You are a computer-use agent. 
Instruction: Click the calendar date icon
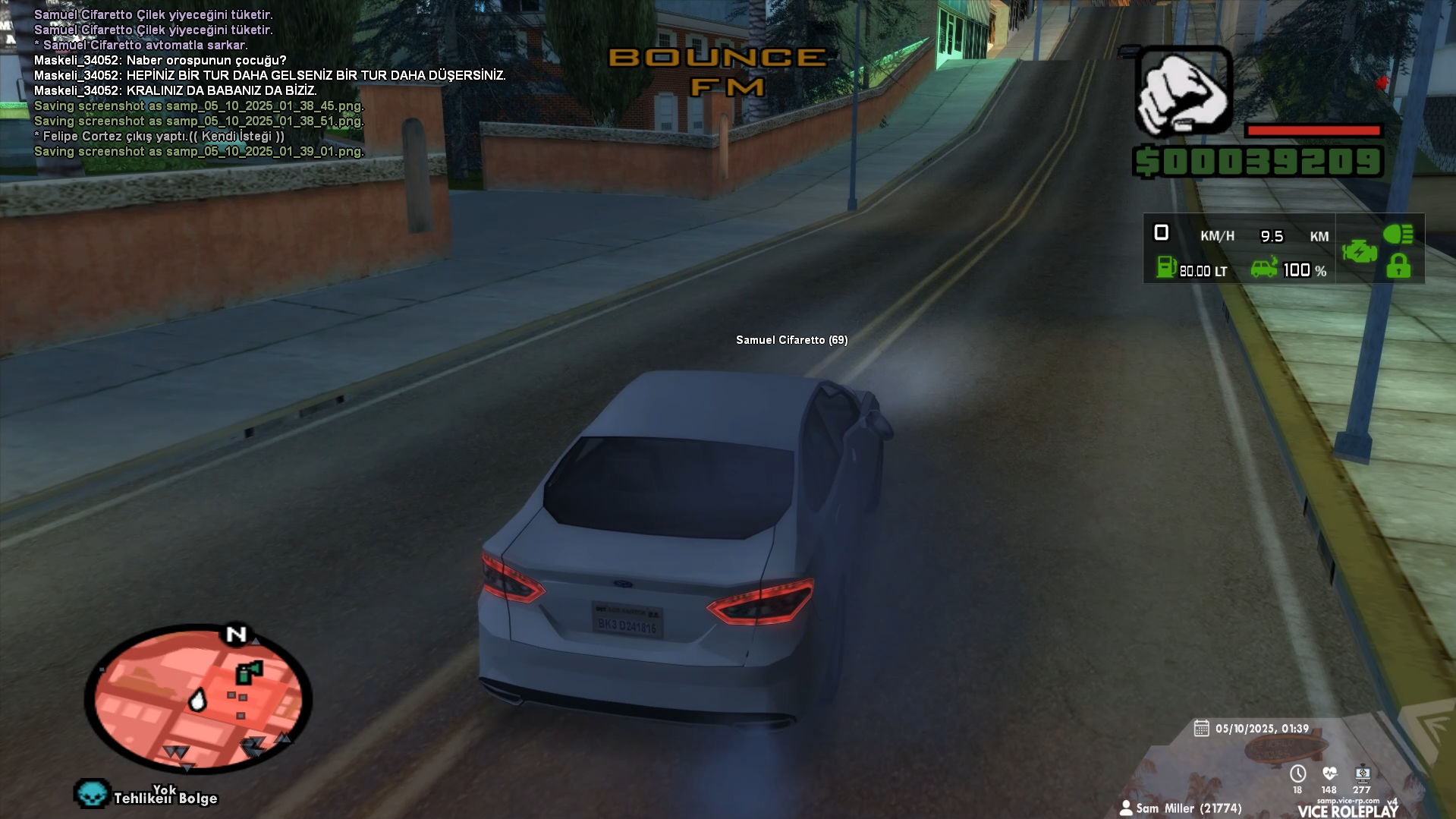point(1201,729)
